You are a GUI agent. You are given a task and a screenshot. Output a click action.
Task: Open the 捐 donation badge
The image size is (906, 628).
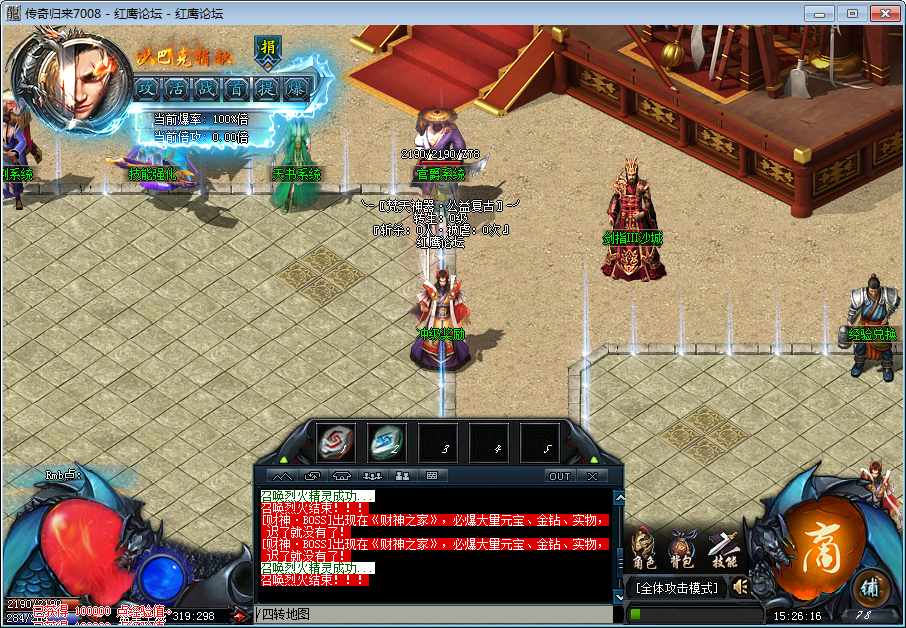click(268, 48)
